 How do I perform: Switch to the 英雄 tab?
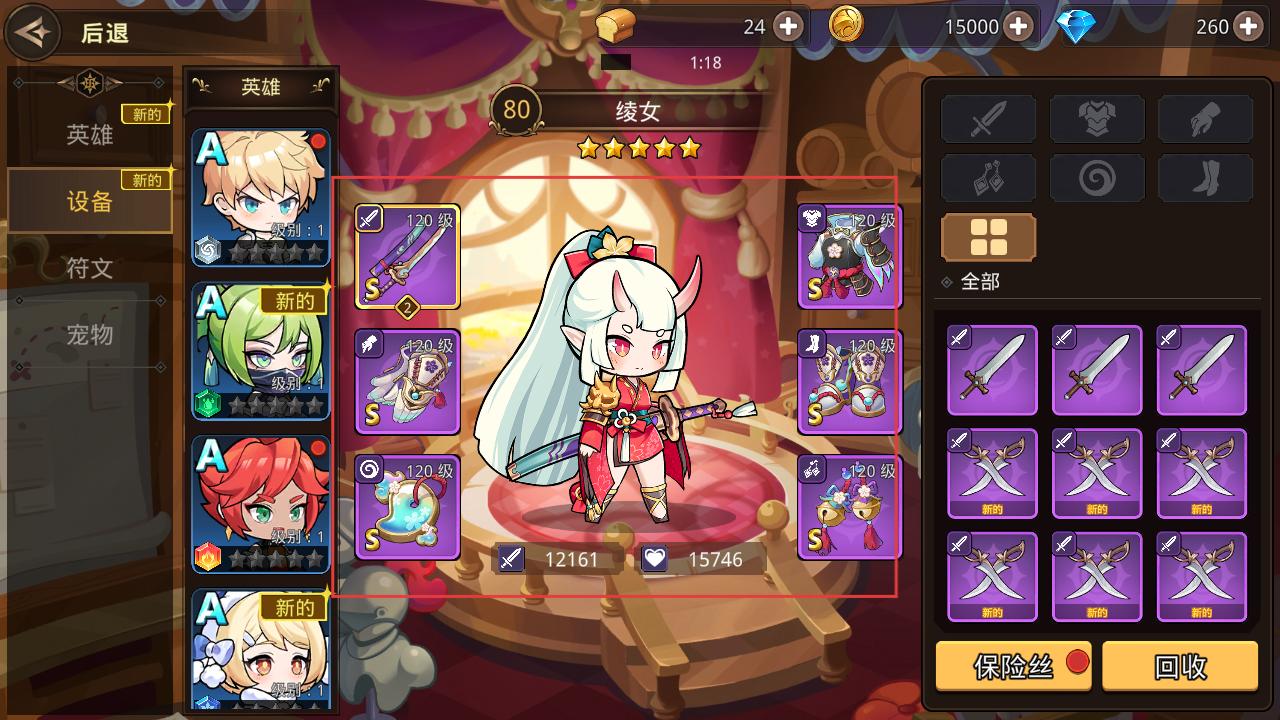pos(90,135)
